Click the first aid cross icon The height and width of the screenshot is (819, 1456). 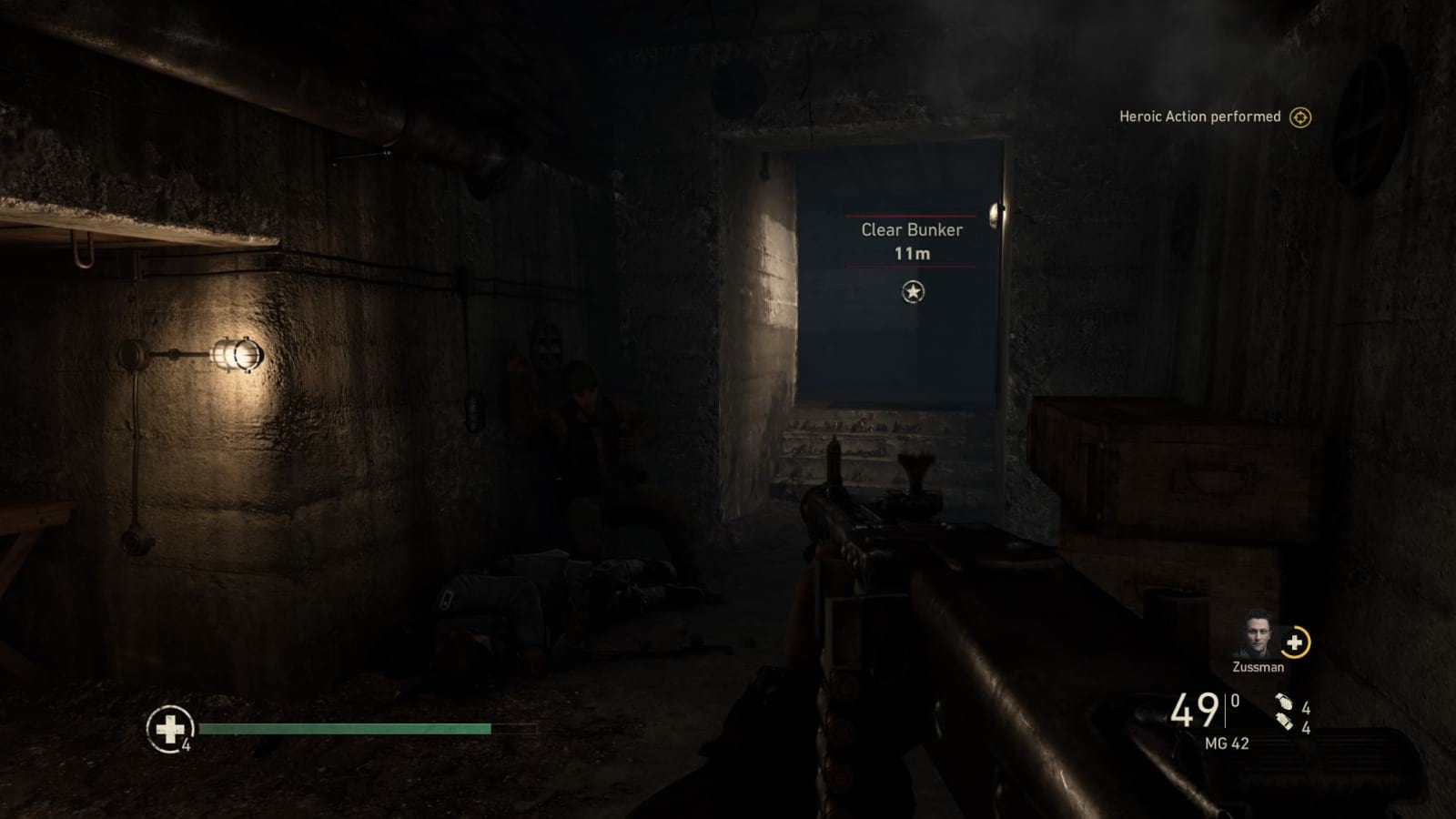tap(169, 728)
